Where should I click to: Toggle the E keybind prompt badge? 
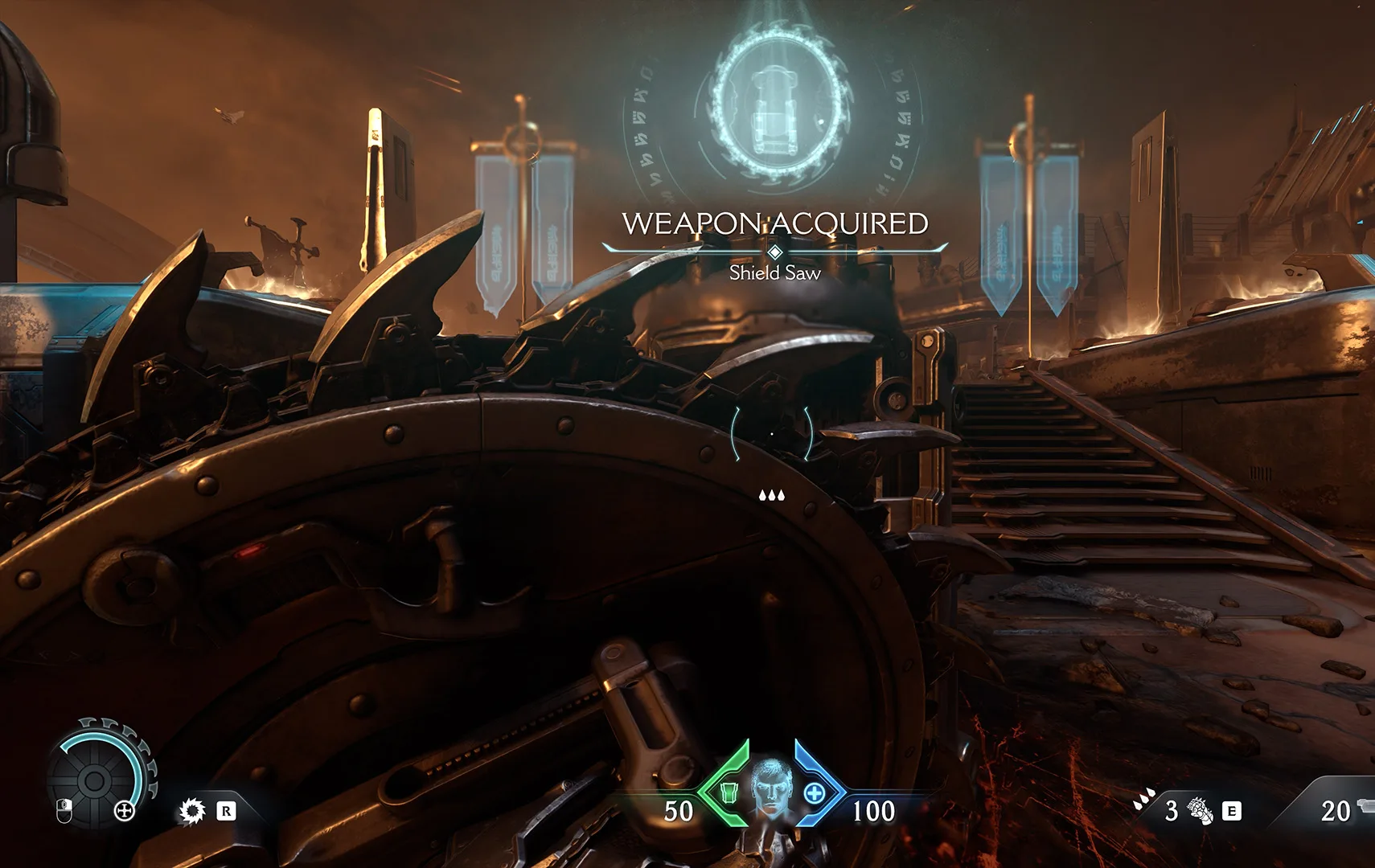(x=1232, y=811)
